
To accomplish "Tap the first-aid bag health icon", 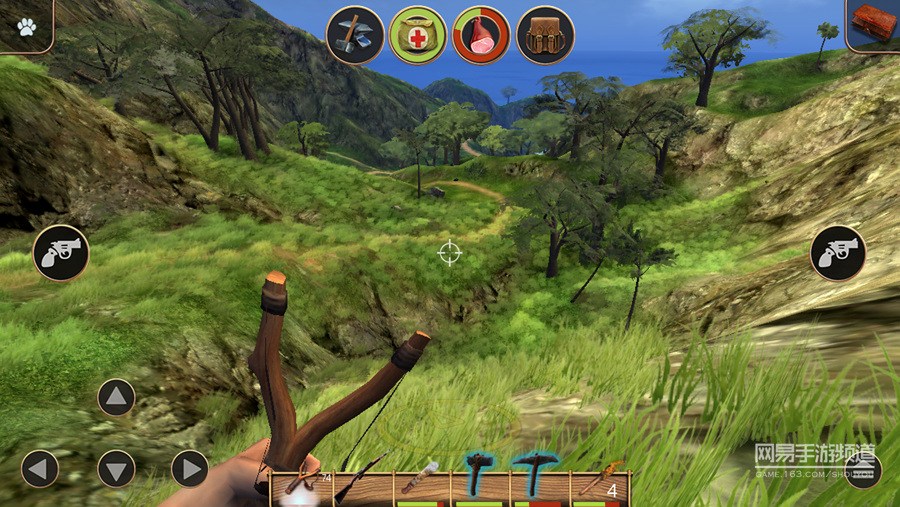I will click(418, 35).
